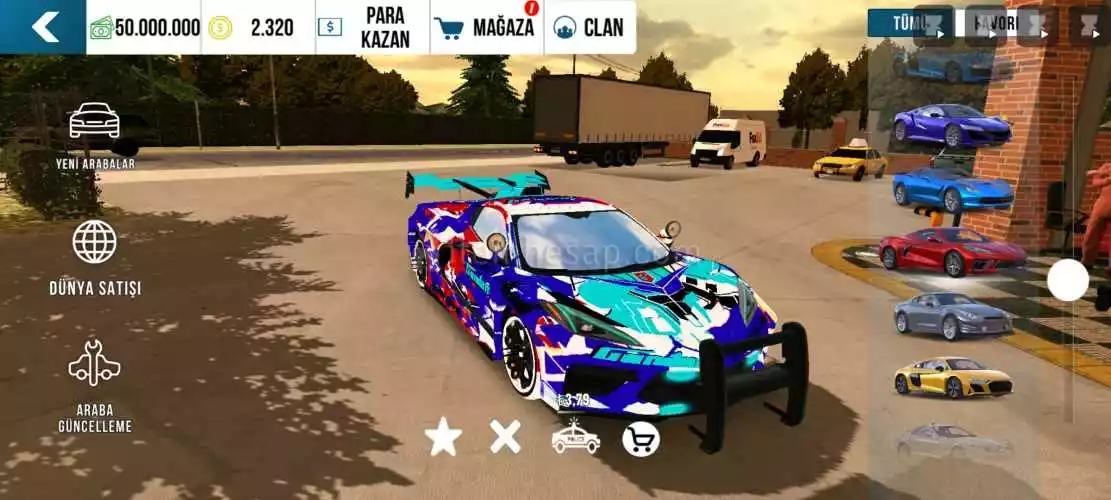
Task: Tap the shopping cart icon below car
Action: point(641,438)
